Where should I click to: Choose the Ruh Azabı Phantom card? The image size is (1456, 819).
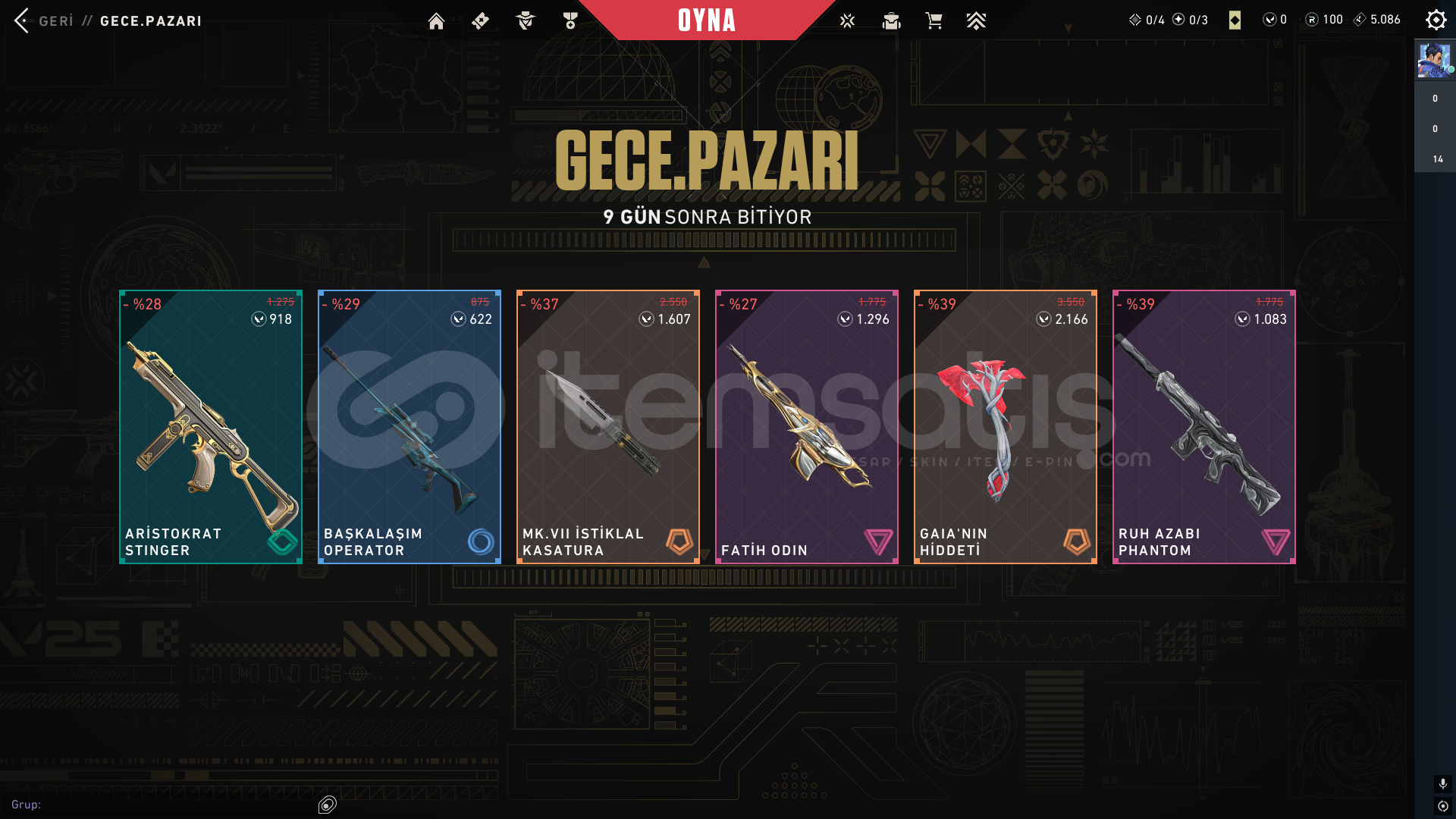(x=1204, y=426)
